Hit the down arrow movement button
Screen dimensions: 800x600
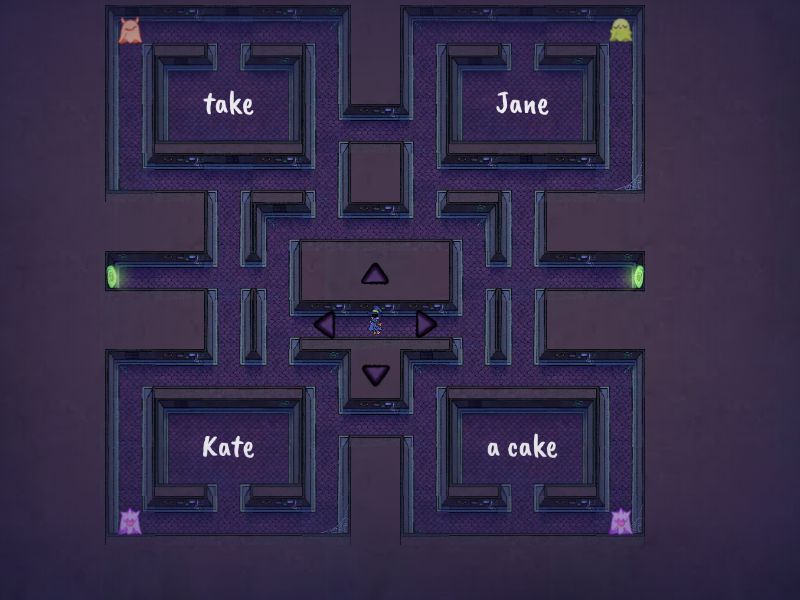point(375,374)
